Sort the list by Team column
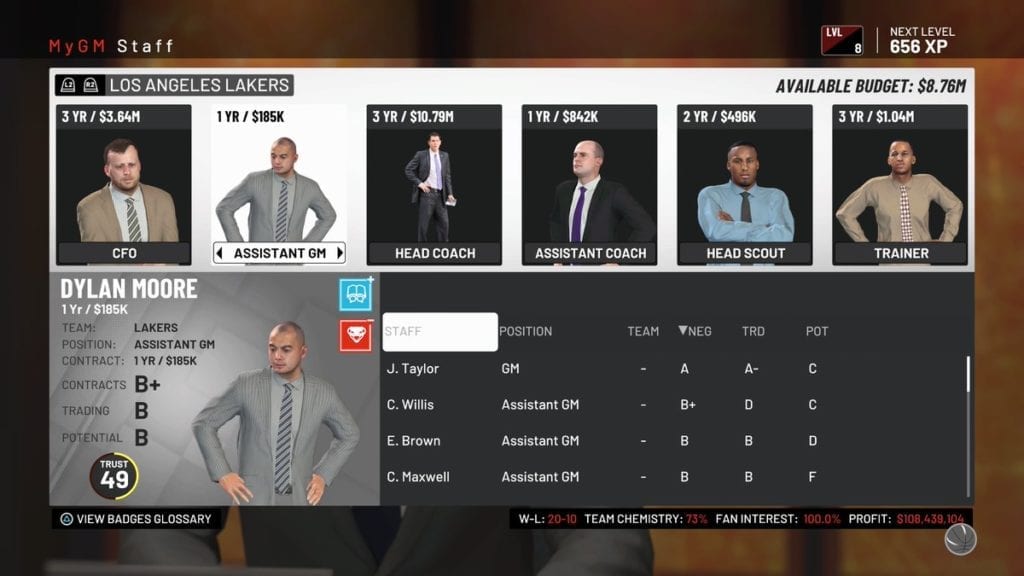Viewport: 1024px width, 576px height. click(x=643, y=331)
